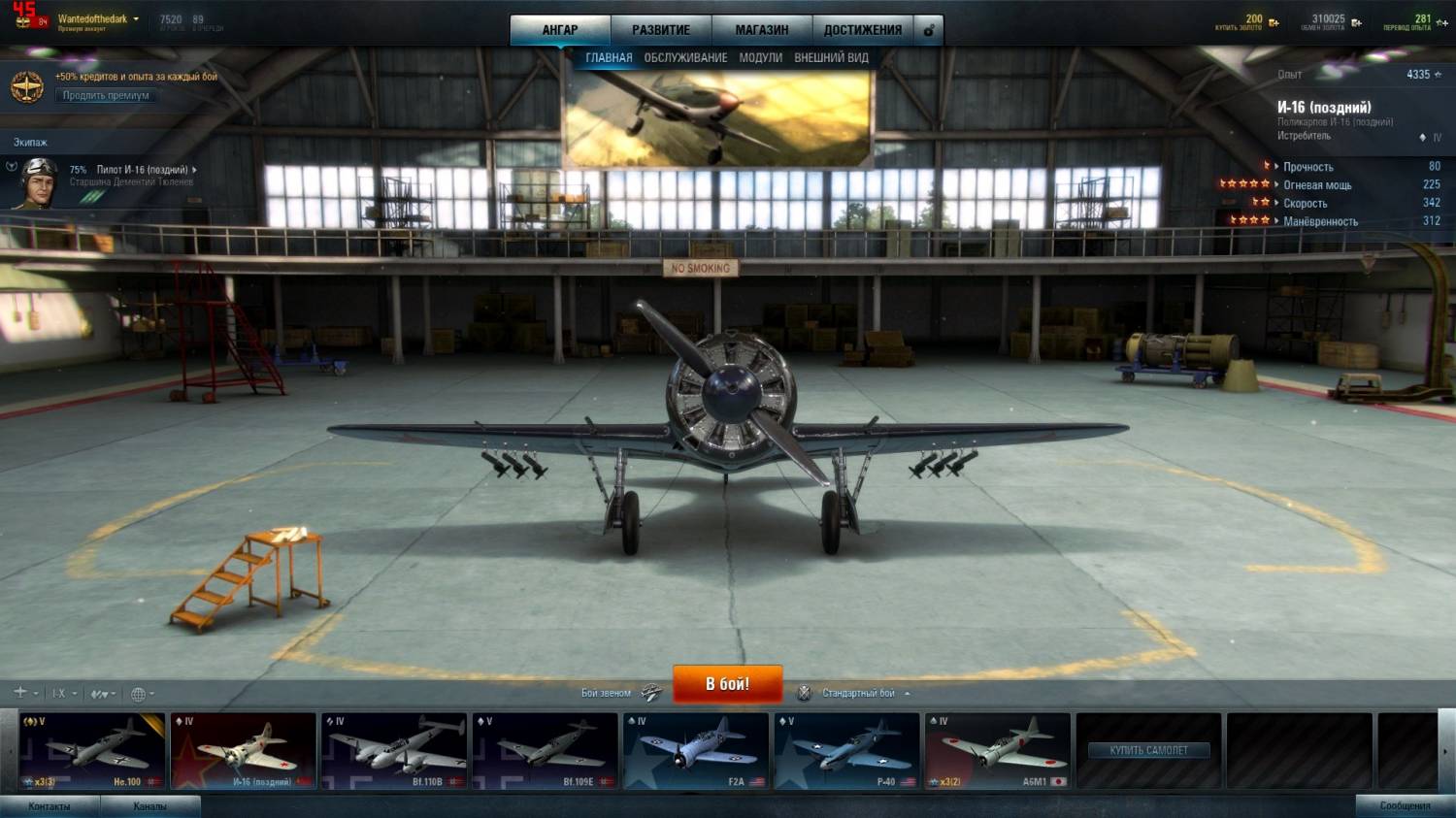Go to the Достижения tab
Screen dimensions: 1456x818
(863, 30)
